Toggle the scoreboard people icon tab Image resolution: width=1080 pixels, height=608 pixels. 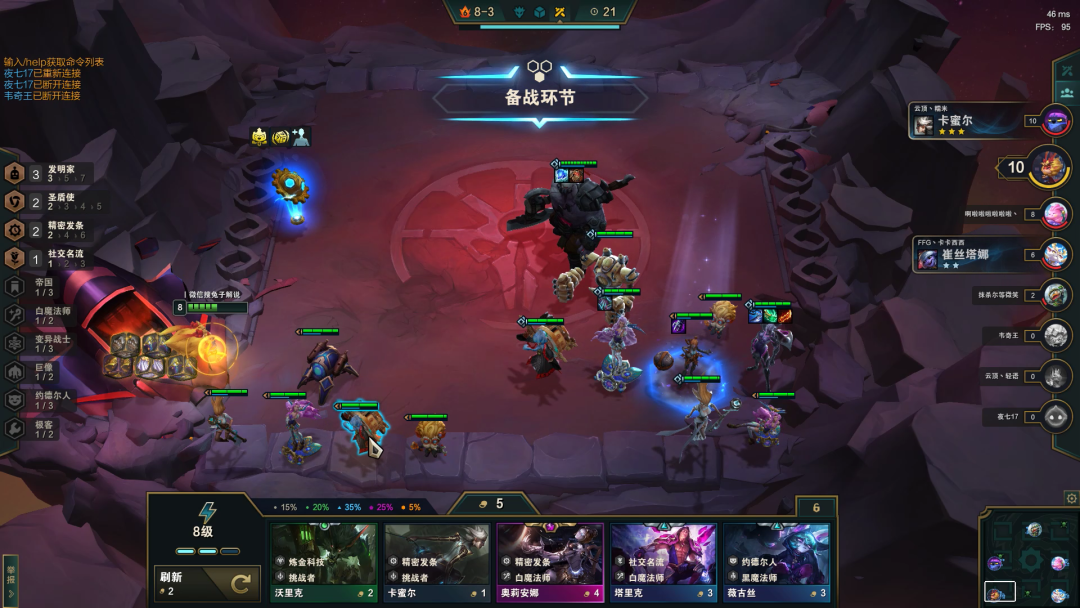coord(1066,92)
